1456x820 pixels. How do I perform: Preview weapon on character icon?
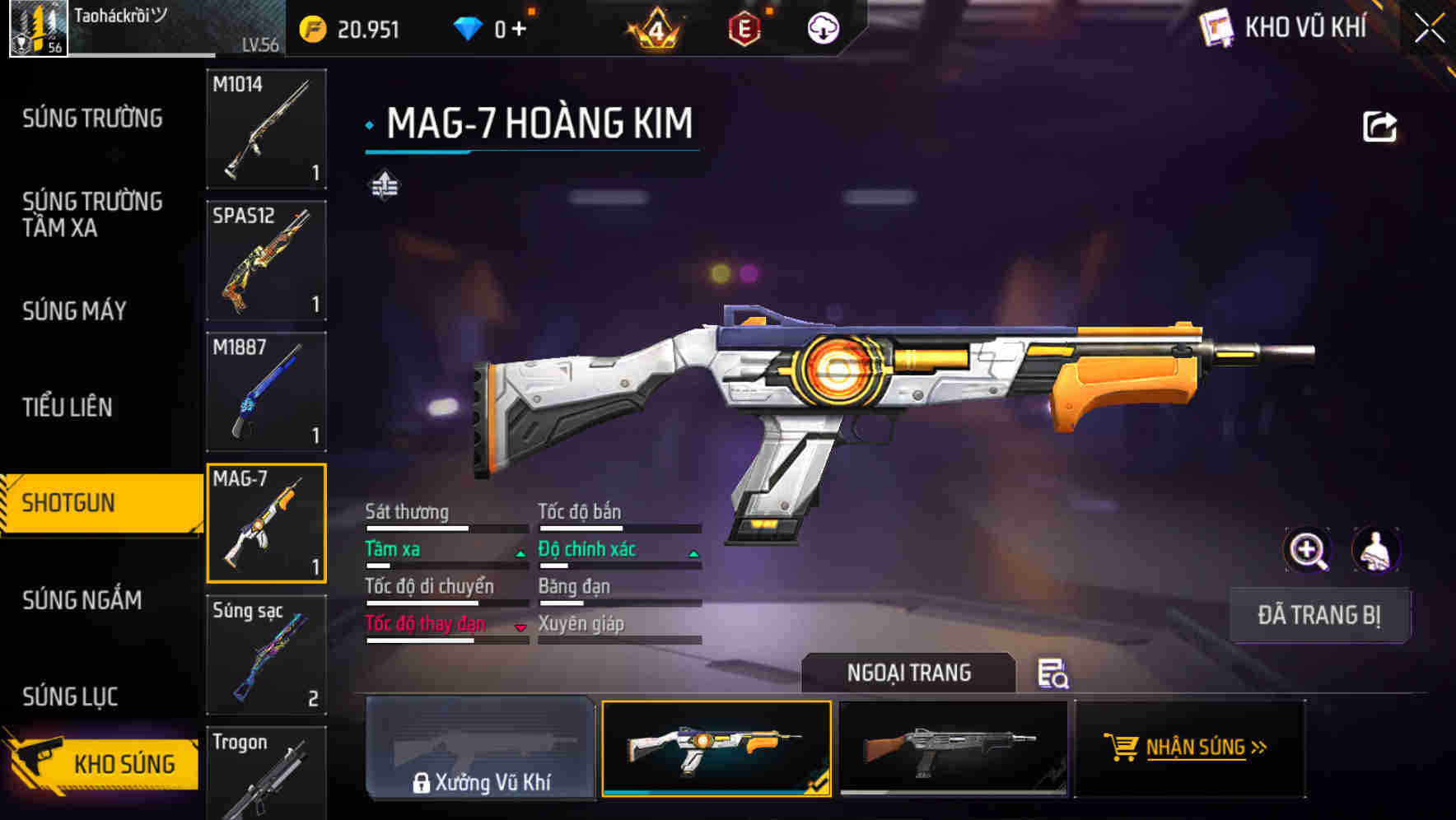pos(1375,550)
